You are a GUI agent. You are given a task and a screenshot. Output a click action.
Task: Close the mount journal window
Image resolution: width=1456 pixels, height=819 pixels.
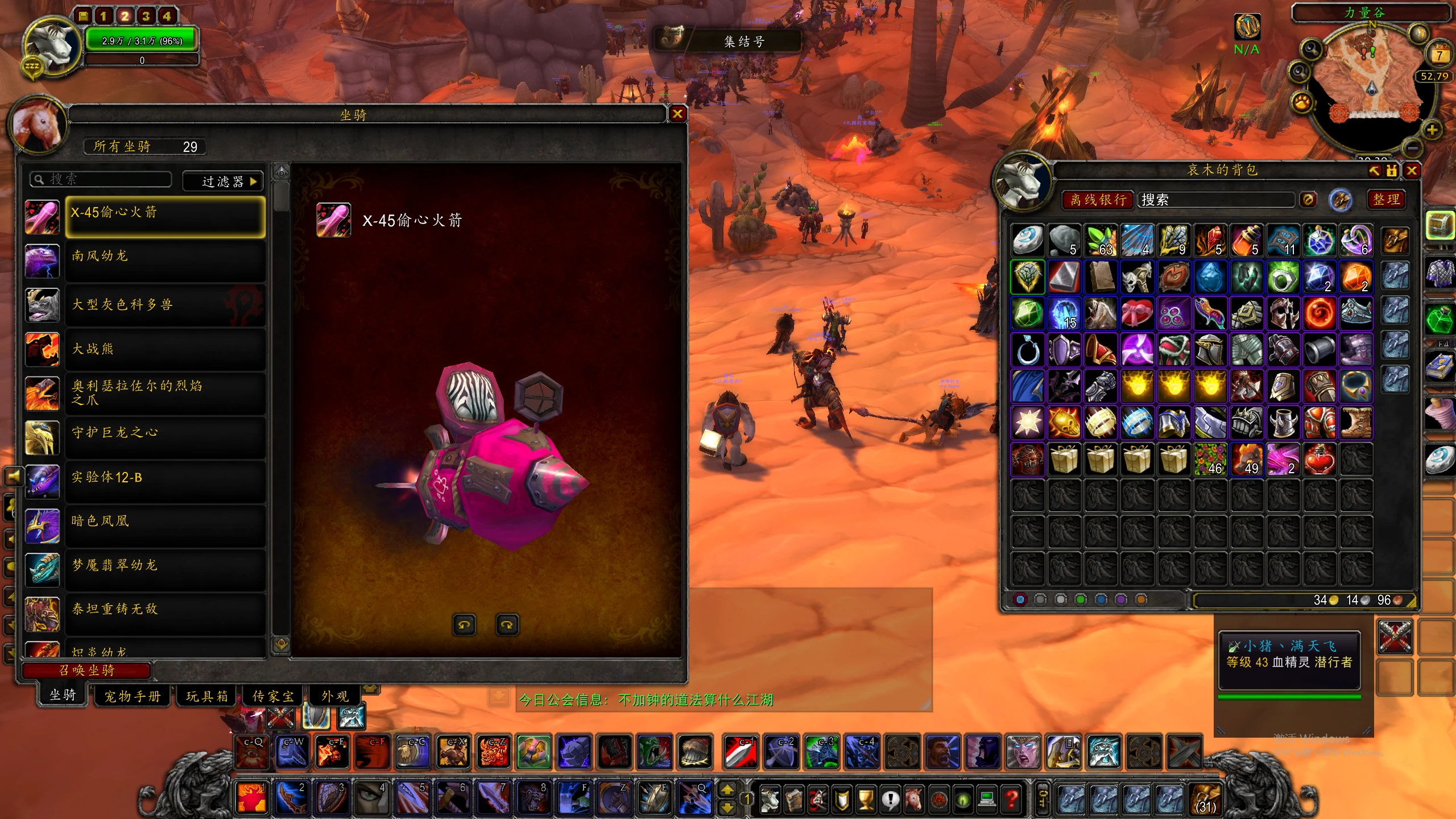click(x=677, y=114)
